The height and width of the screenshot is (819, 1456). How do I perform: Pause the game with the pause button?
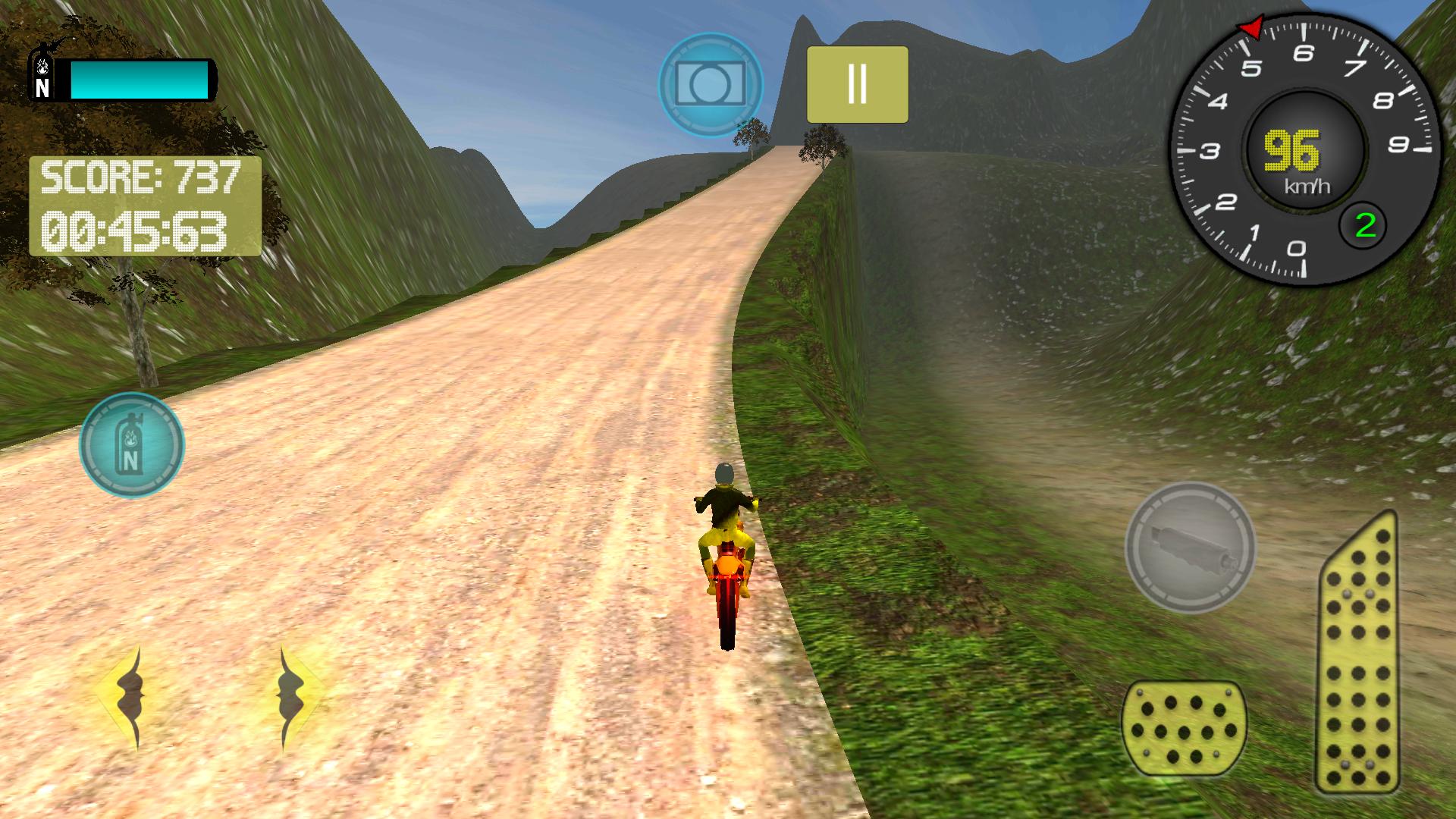(857, 85)
